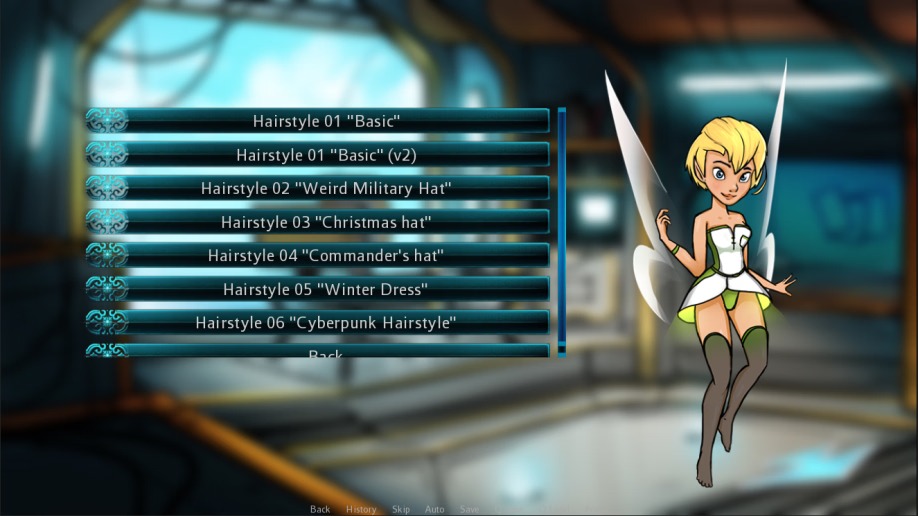Choose the "Commander's hat" hairstyle
The height and width of the screenshot is (516, 918).
point(326,255)
